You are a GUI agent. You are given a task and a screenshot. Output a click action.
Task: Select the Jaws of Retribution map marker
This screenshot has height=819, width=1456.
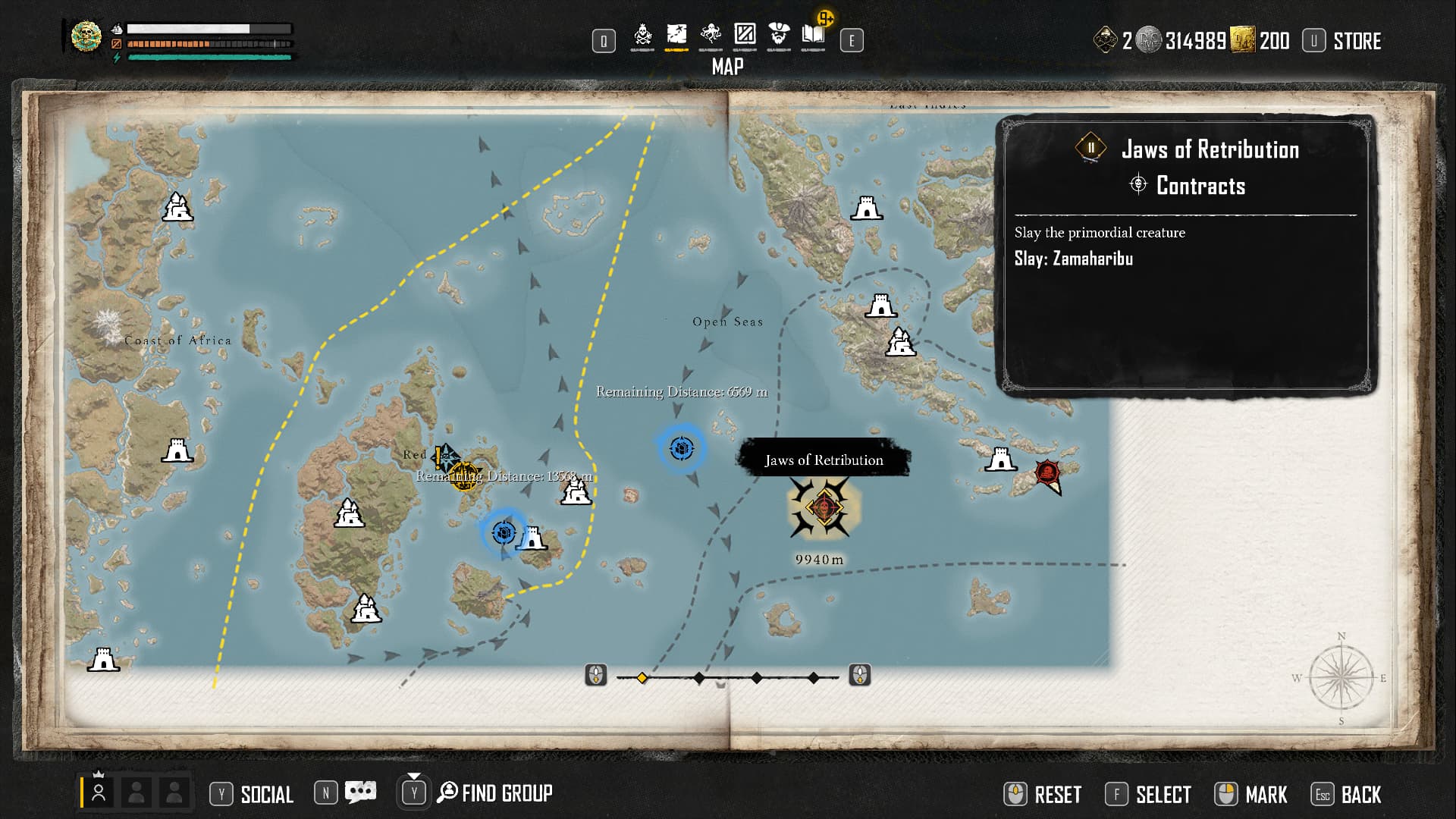[824, 507]
